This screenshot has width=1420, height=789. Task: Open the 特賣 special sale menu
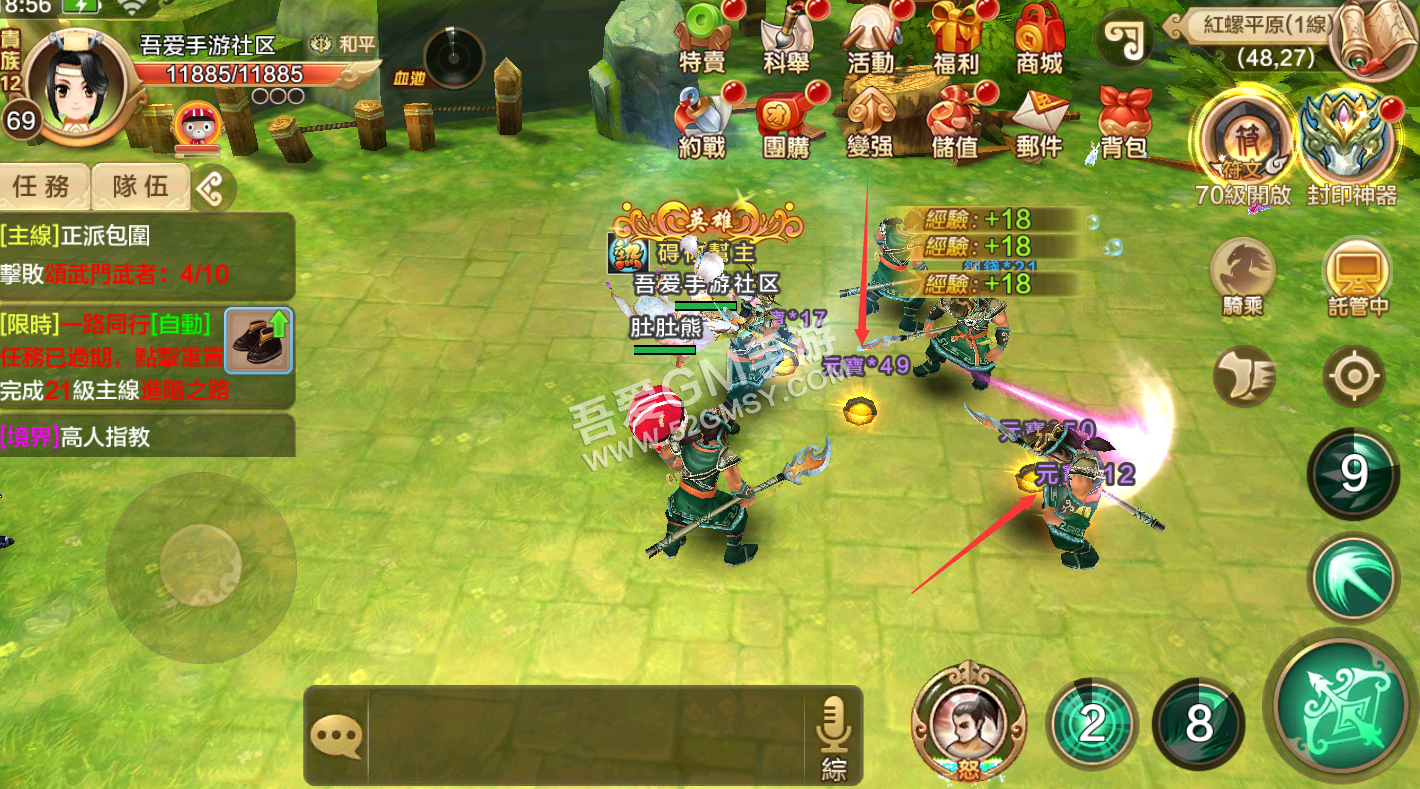[703, 40]
